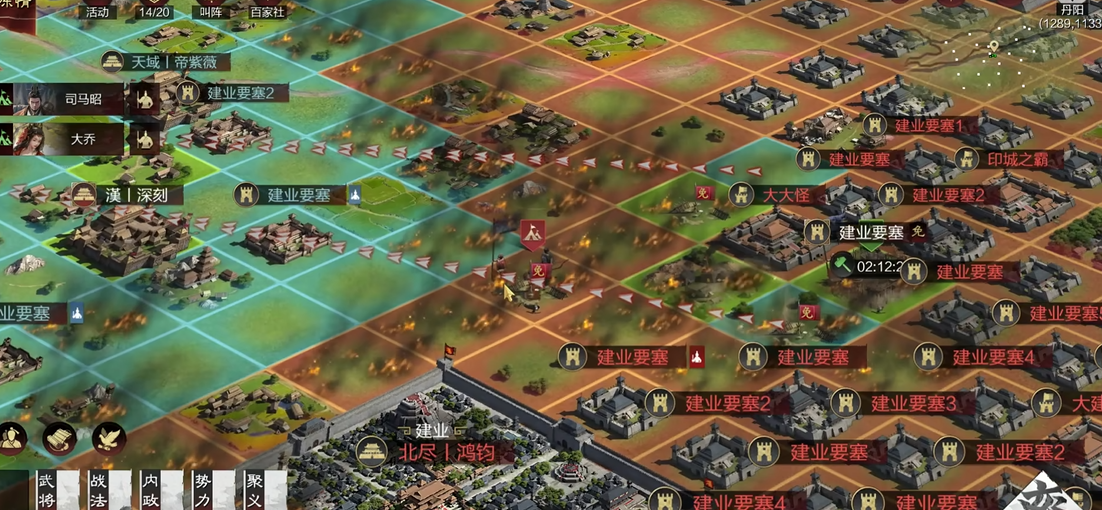
Task: Click the dove messenger round icon
Action: tap(109, 438)
